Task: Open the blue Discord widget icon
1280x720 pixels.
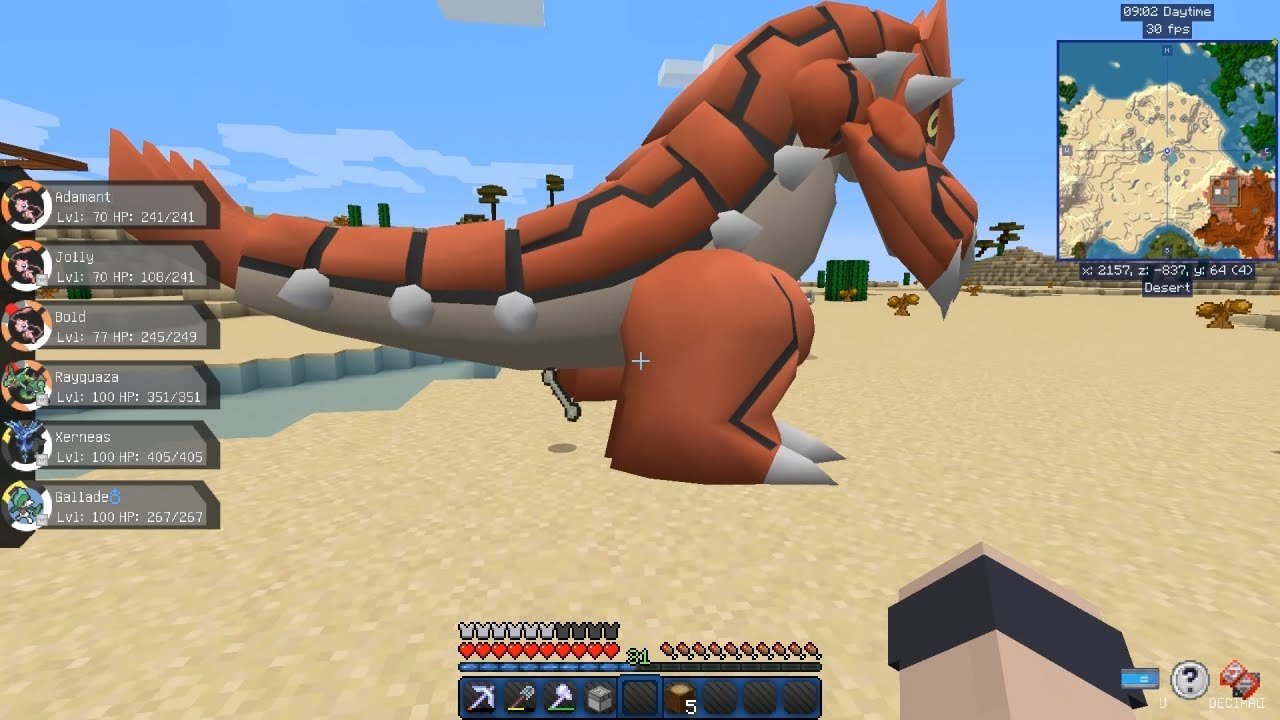Action: [x=1139, y=677]
